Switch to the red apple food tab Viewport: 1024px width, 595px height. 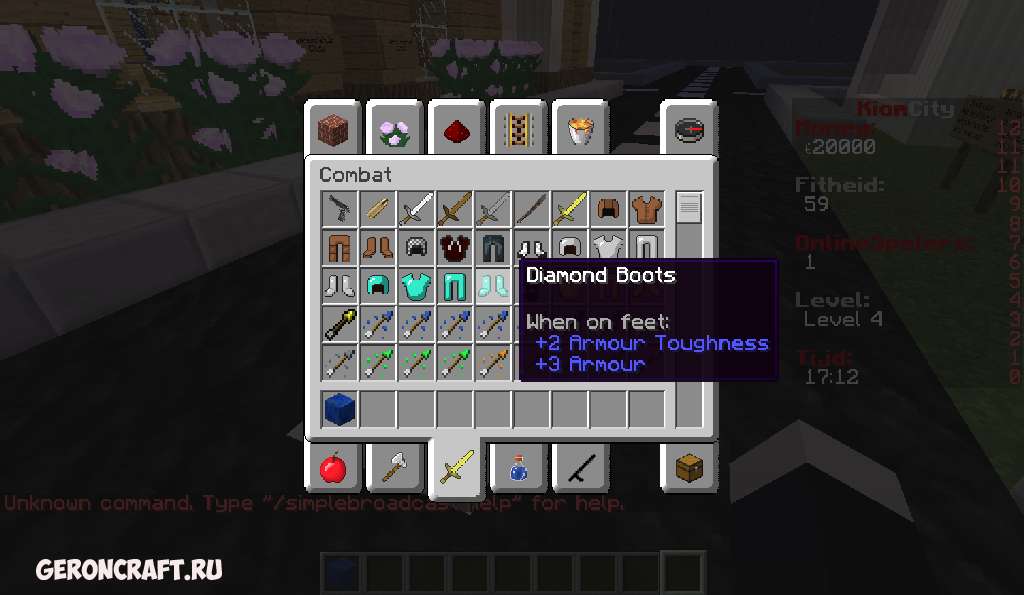(x=333, y=466)
